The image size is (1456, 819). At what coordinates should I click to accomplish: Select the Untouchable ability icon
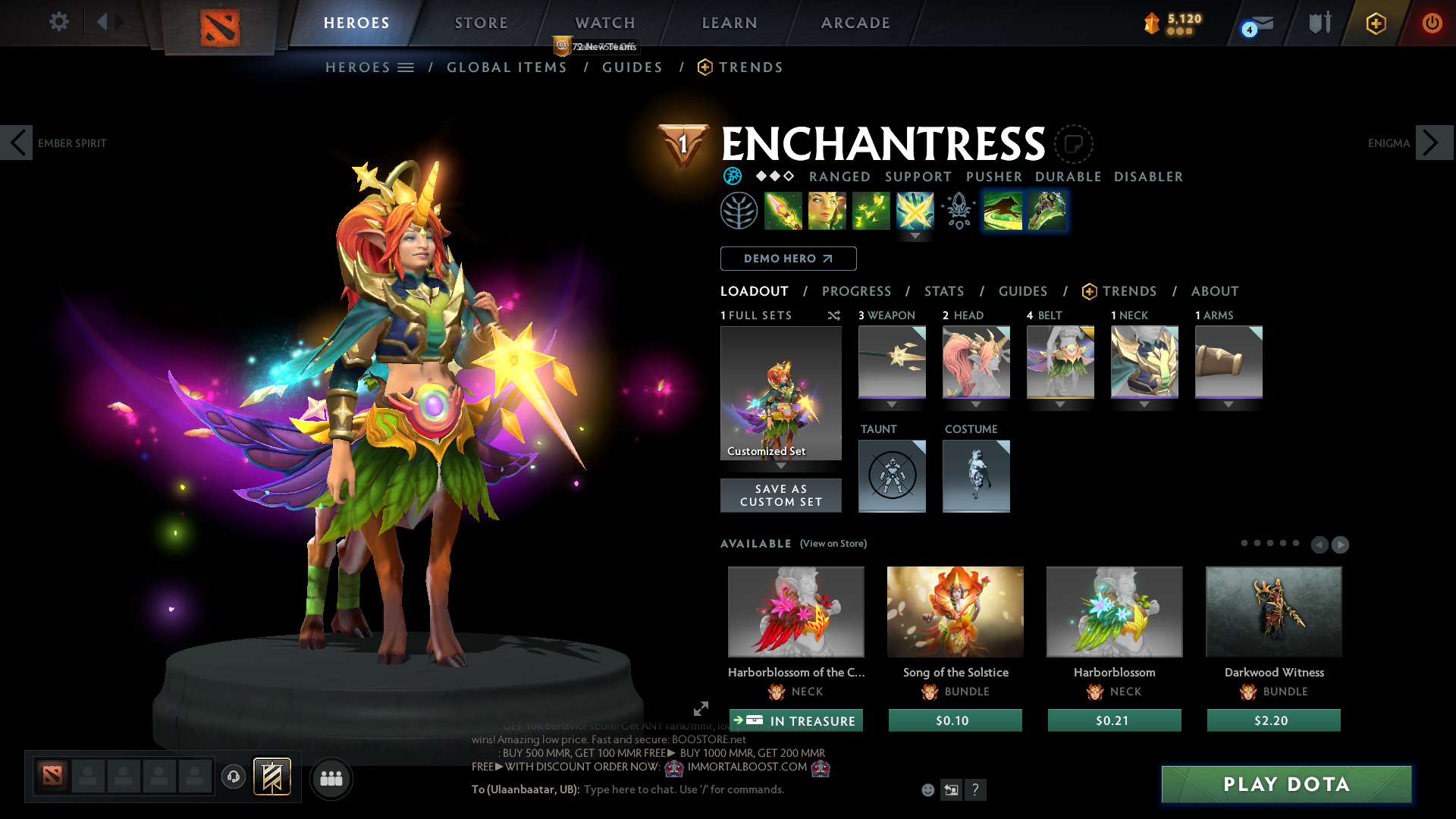(915, 210)
